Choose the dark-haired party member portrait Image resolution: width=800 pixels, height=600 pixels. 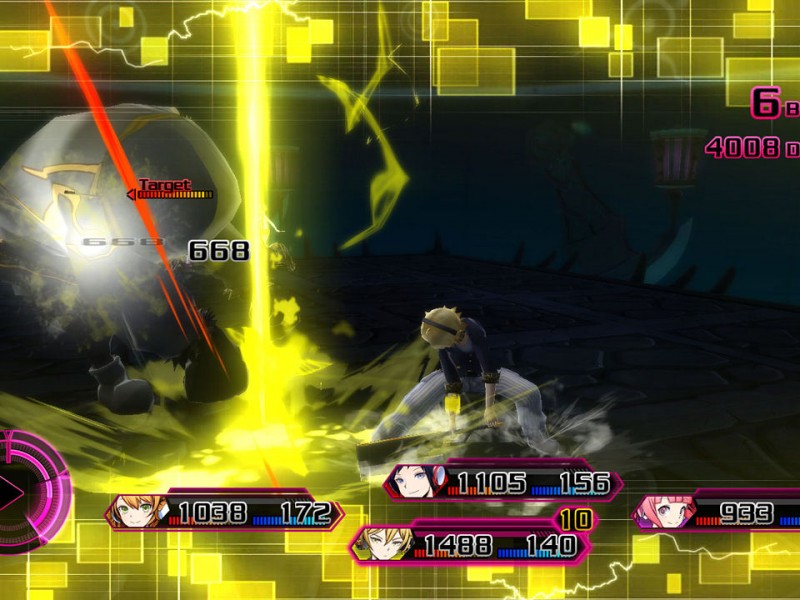414,483
